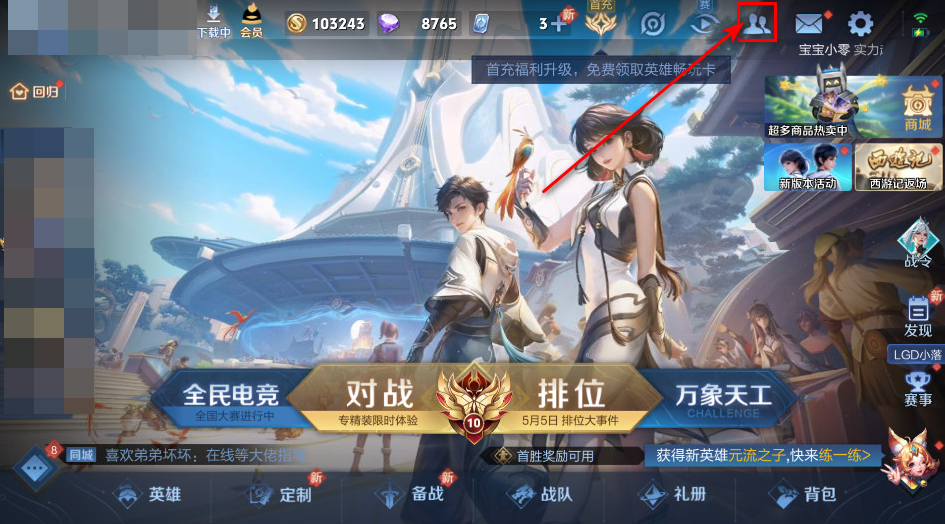Screen dimensions: 945x524
Task: Open the 英雄 heroes menu
Action: coord(150,494)
